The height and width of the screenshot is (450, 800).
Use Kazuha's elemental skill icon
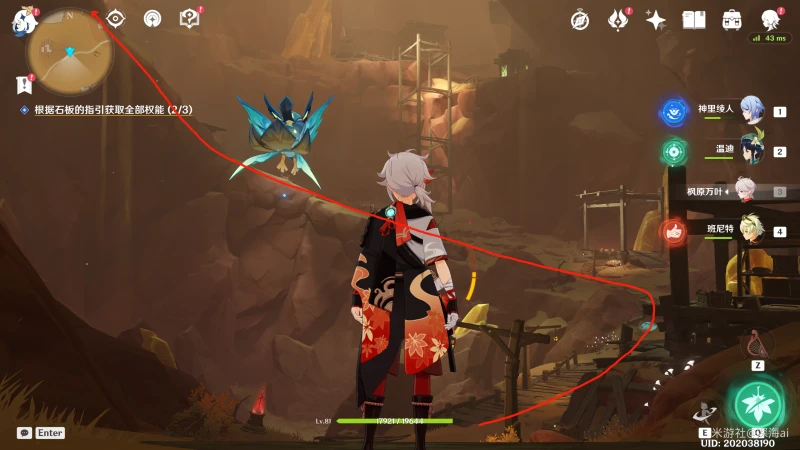tap(706, 410)
